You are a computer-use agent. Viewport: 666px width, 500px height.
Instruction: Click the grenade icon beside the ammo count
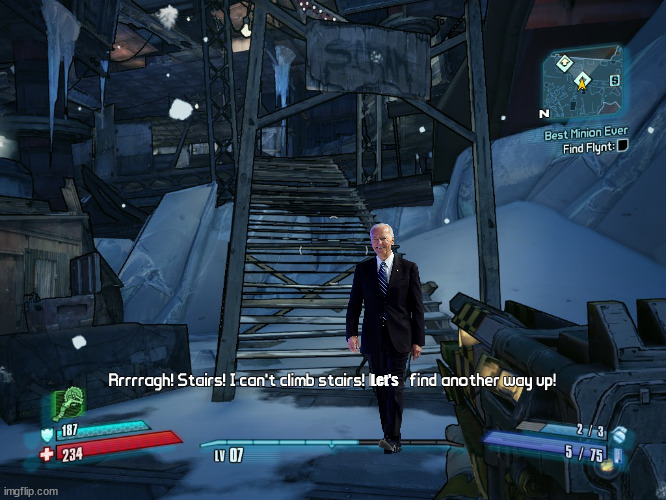(618, 434)
